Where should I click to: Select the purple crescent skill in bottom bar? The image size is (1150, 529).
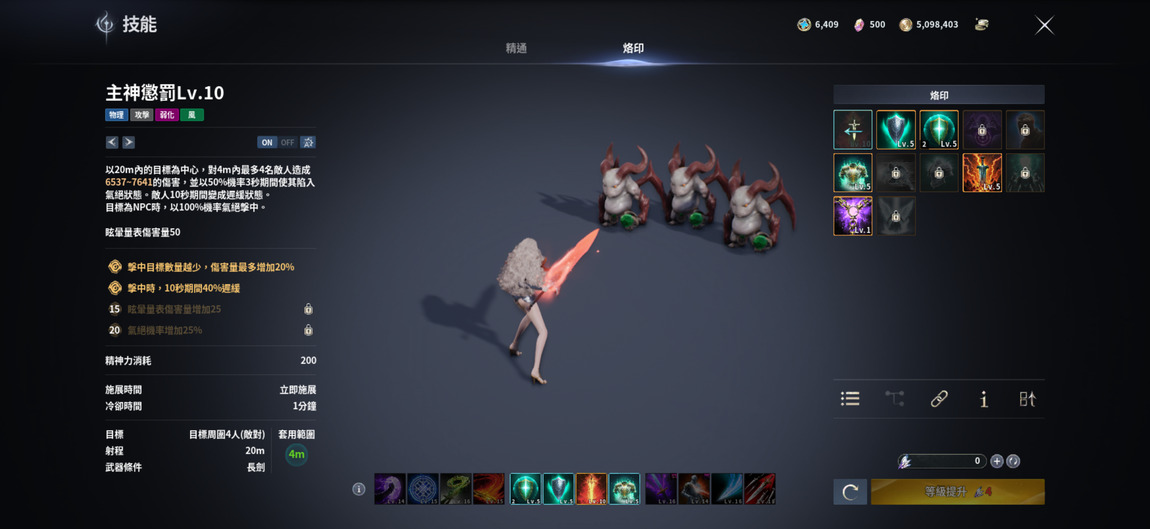[x=390, y=489]
